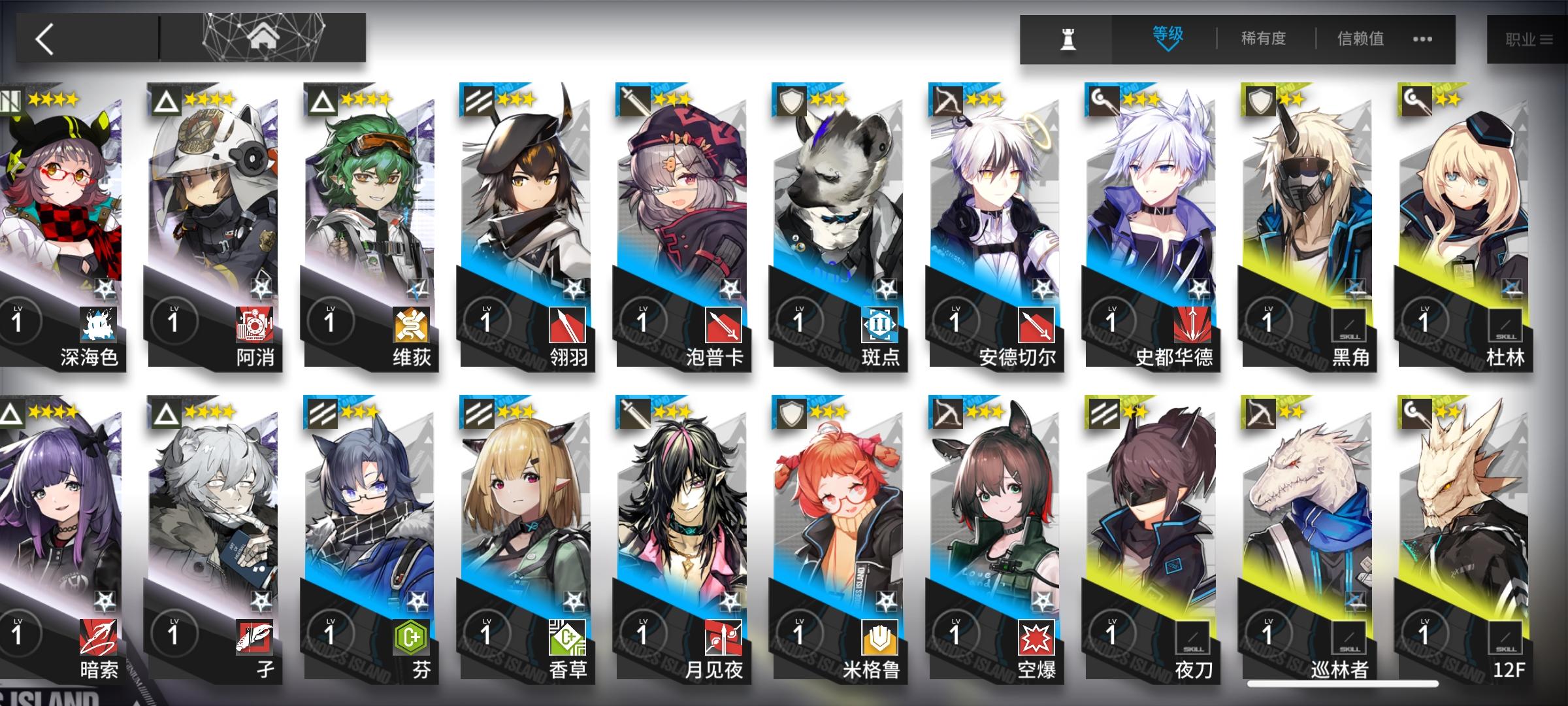Switch sorting to 稀有度
Screen dimensions: 1568x706
pos(1262,39)
